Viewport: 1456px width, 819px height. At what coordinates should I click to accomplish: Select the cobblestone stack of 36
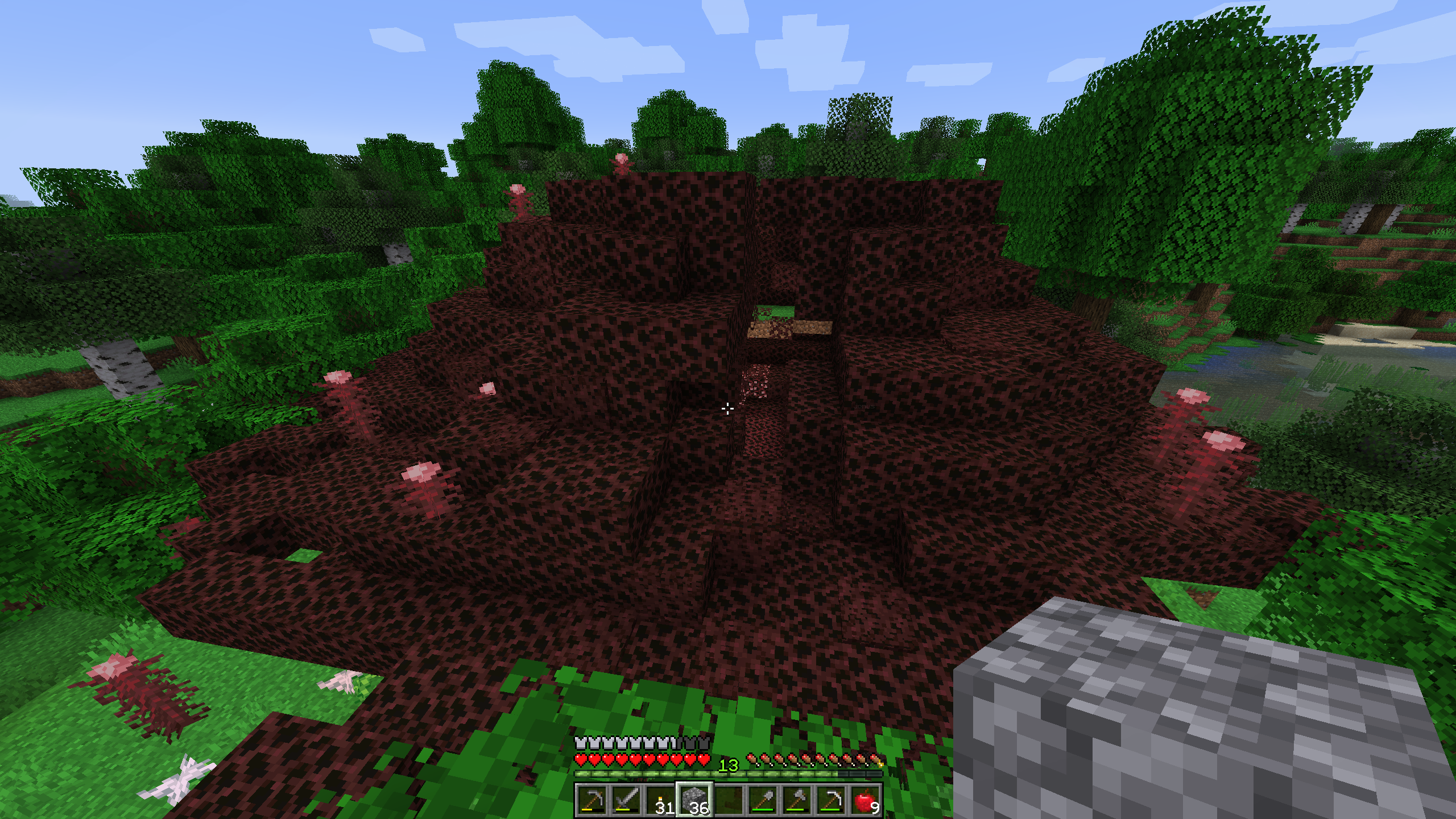(x=694, y=800)
